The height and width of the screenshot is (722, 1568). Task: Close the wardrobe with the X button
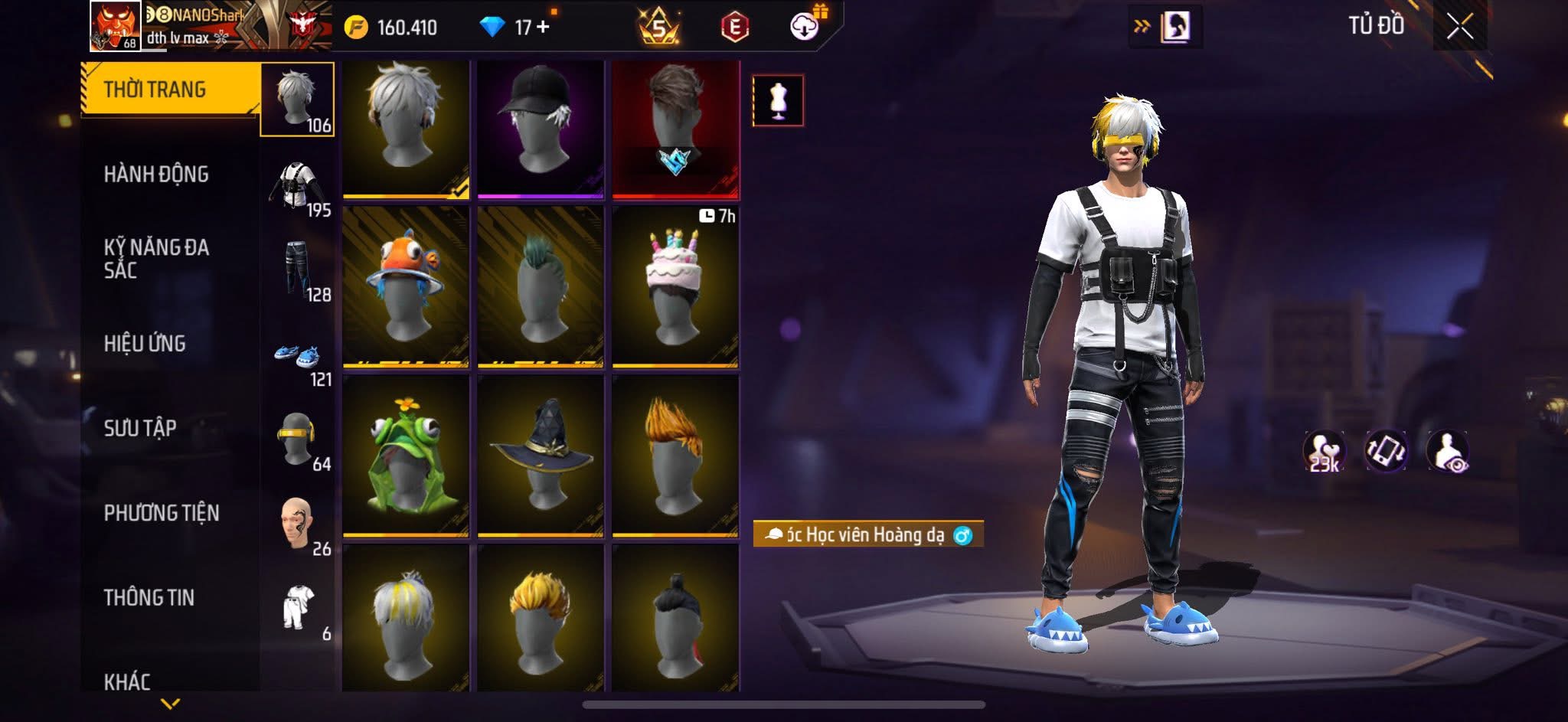coord(1459,27)
